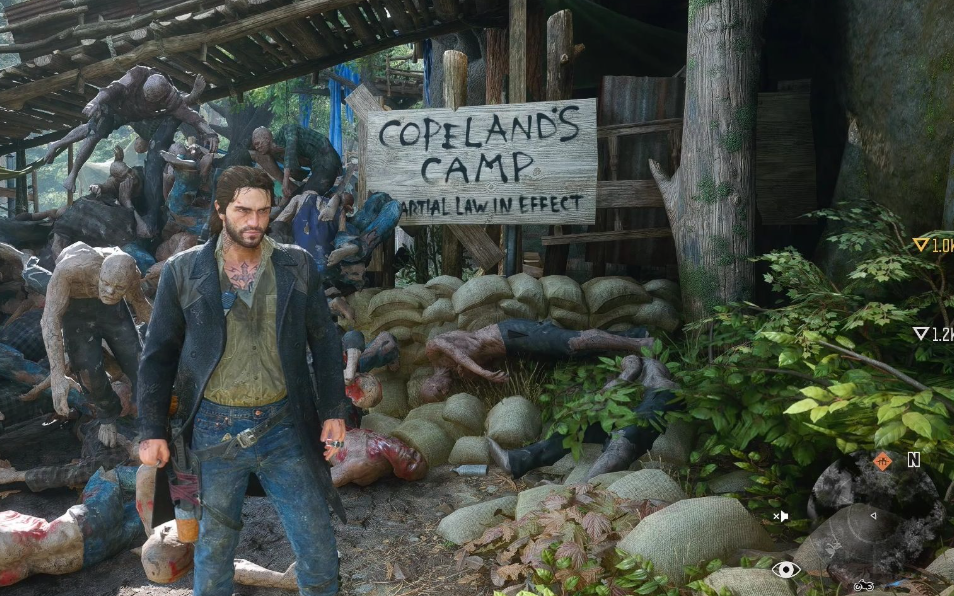The height and width of the screenshot is (596, 954).
Task: Select the white 1.2K waypoint marker
Action: [921, 334]
